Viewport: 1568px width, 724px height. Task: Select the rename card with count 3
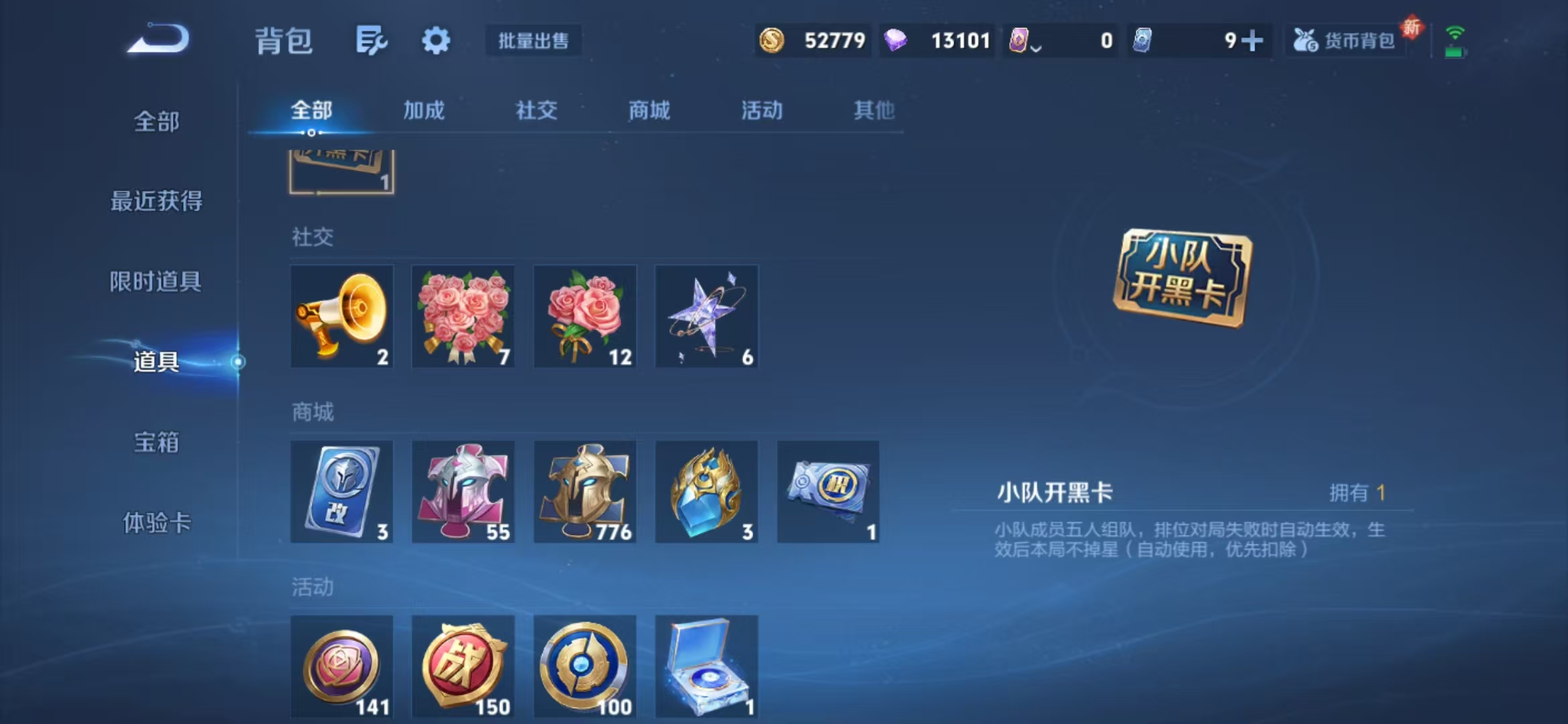click(x=342, y=492)
